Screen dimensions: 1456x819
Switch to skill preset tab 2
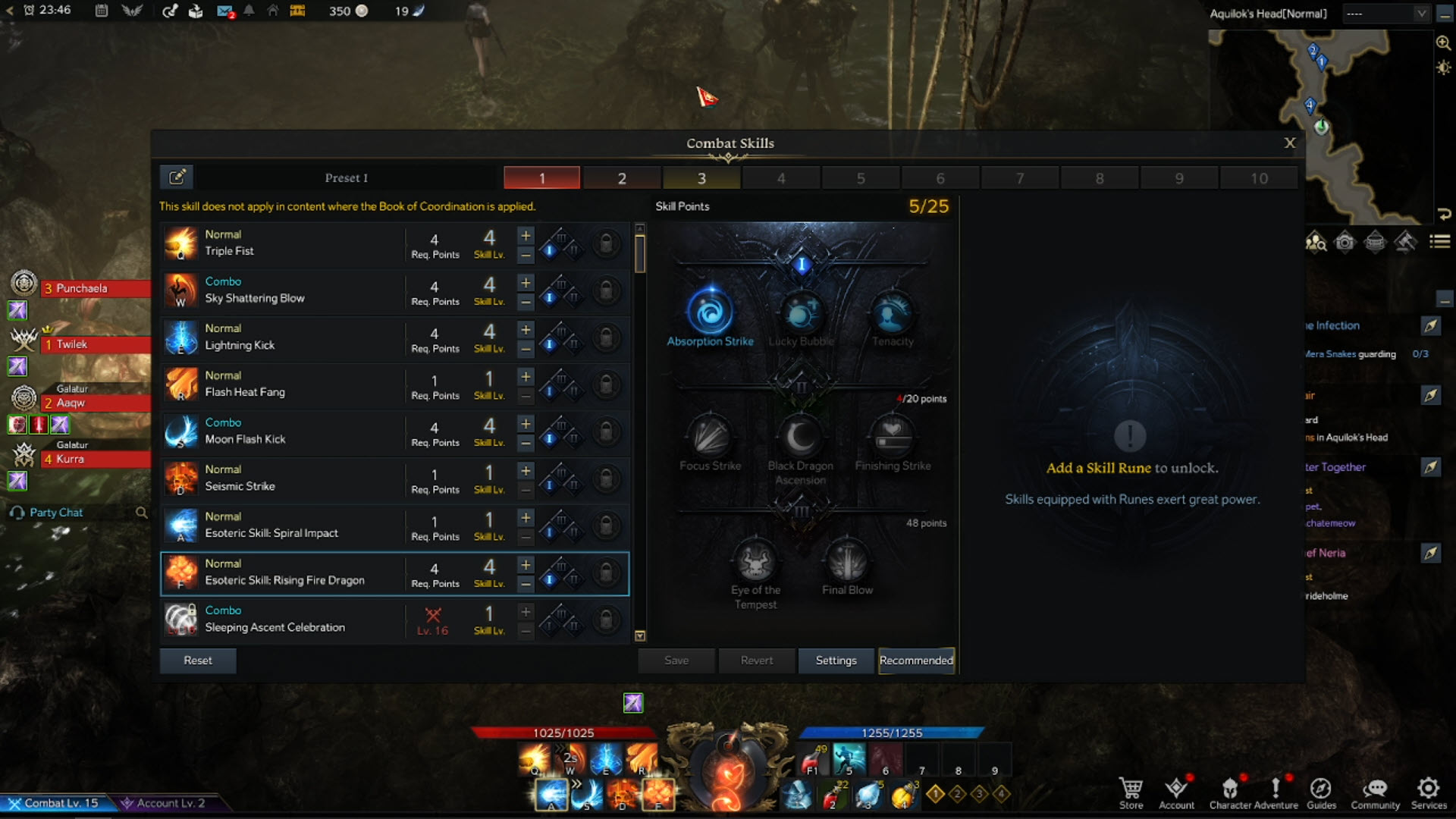point(622,178)
